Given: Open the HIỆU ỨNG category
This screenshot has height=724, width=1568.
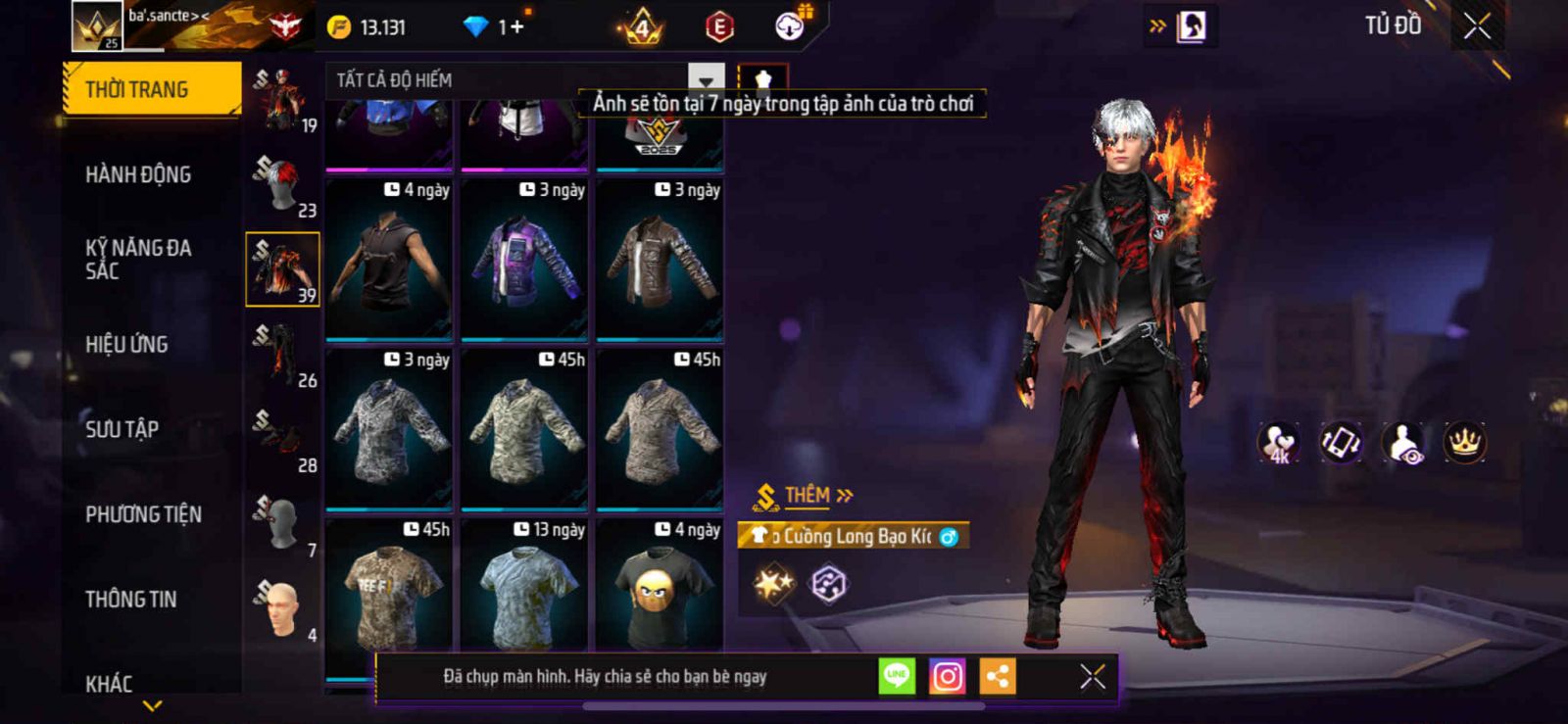Looking at the screenshot, I should 126,344.
